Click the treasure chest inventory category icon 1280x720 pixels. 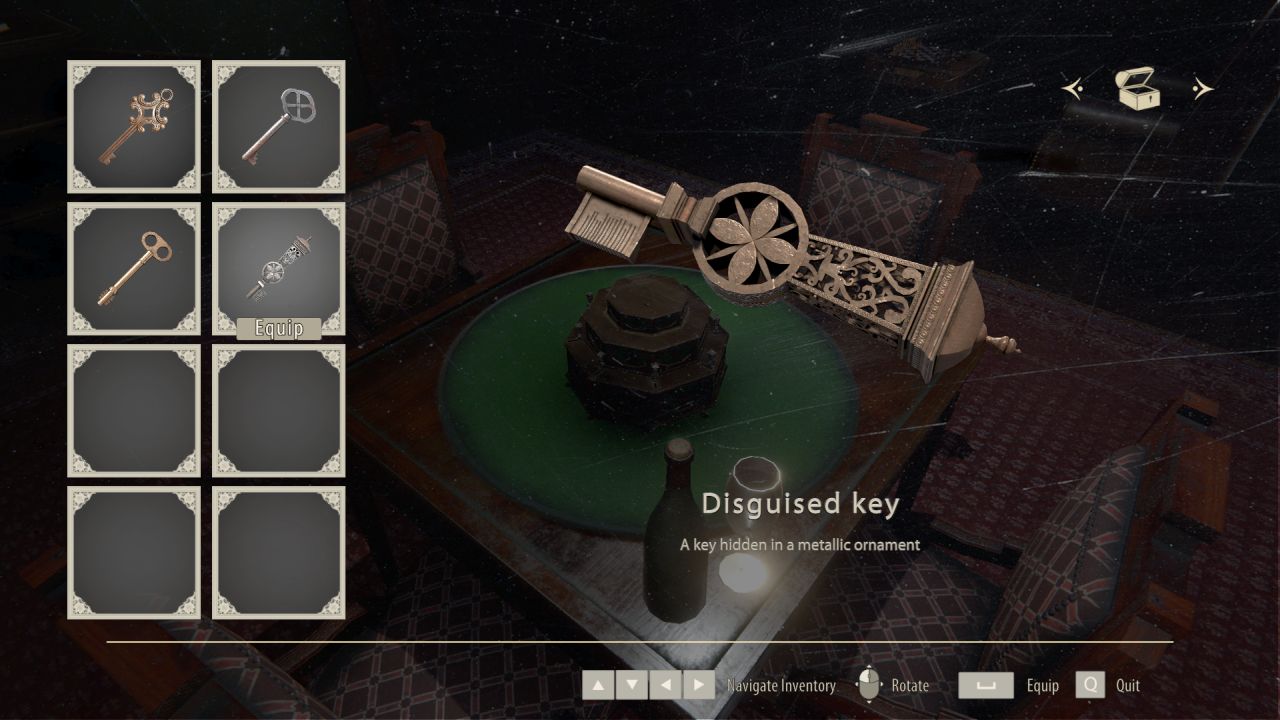click(x=1138, y=89)
